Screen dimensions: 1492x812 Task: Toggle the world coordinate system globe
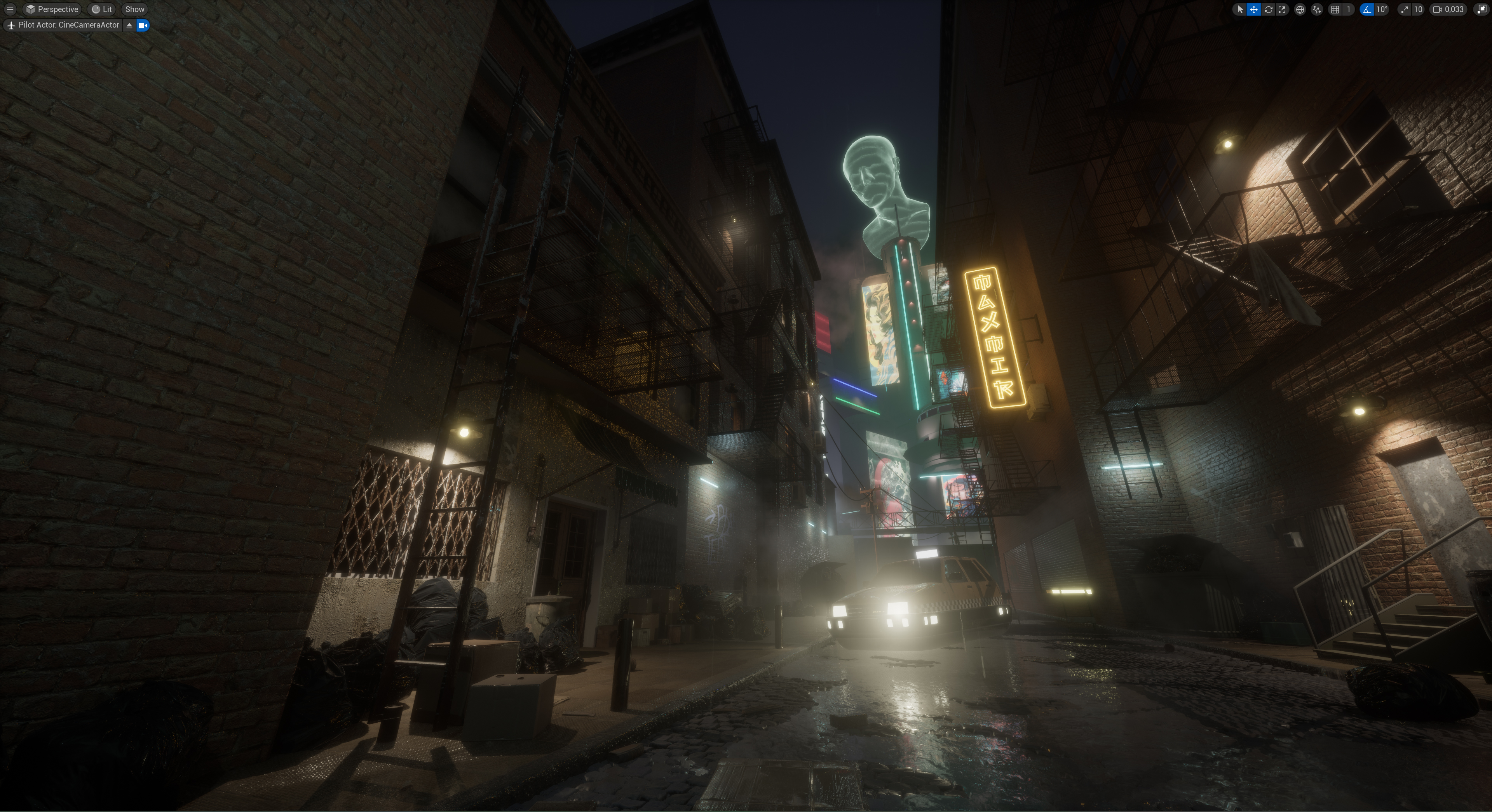(x=1300, y=9)
